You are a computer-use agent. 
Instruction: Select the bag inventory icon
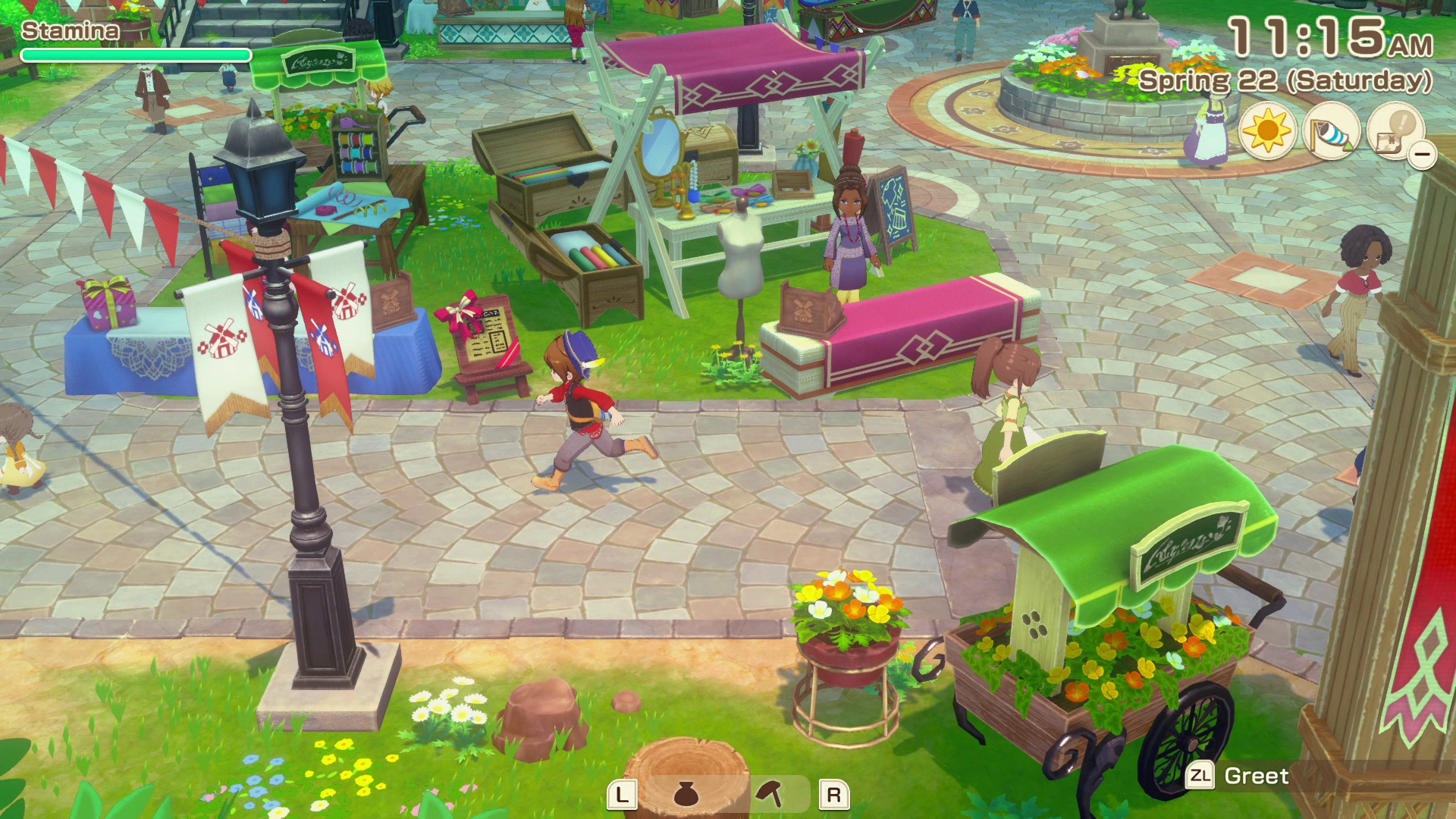[686, 793]
